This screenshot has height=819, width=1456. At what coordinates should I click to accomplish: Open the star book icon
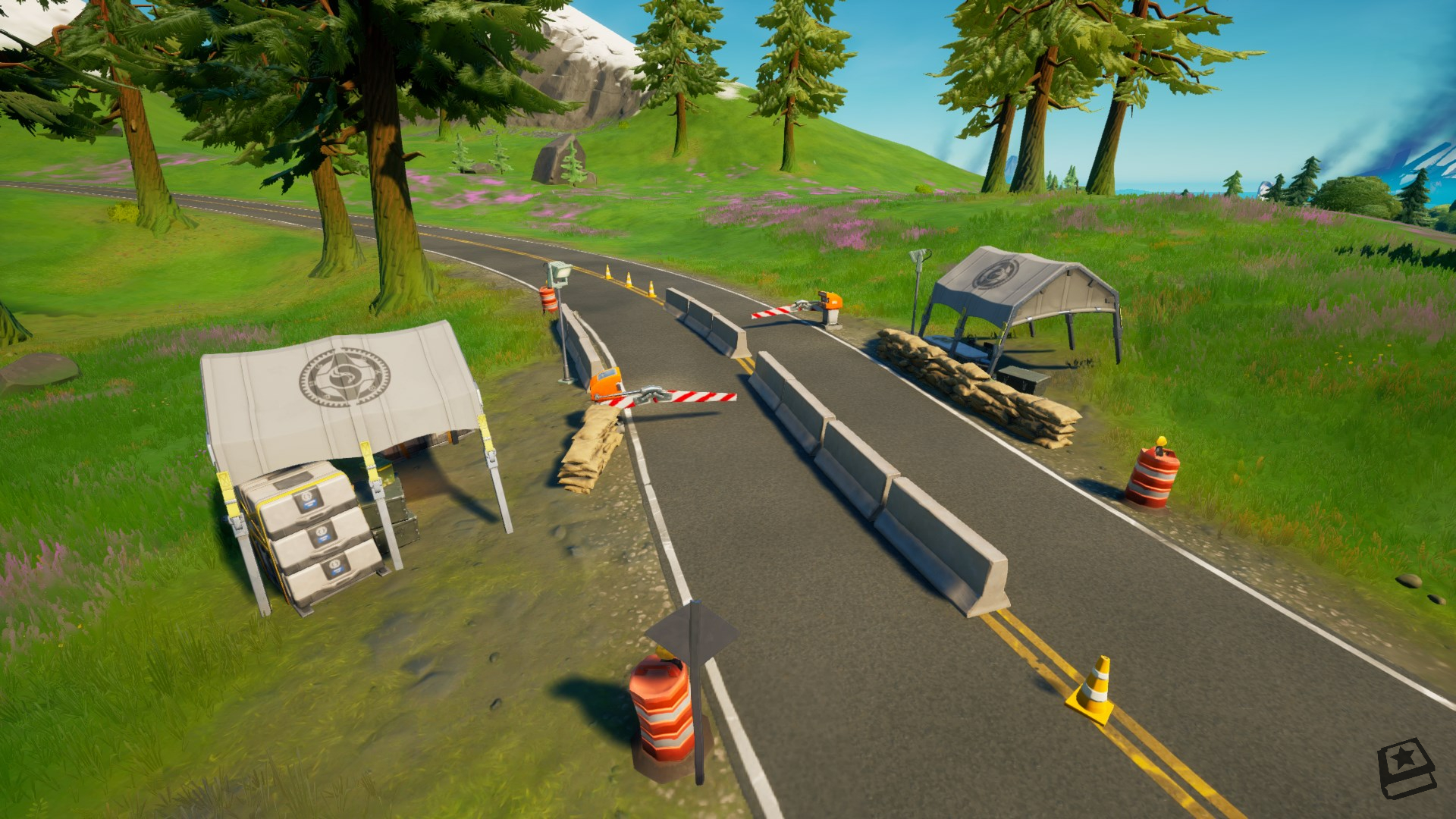click(x=1404, y=769)
